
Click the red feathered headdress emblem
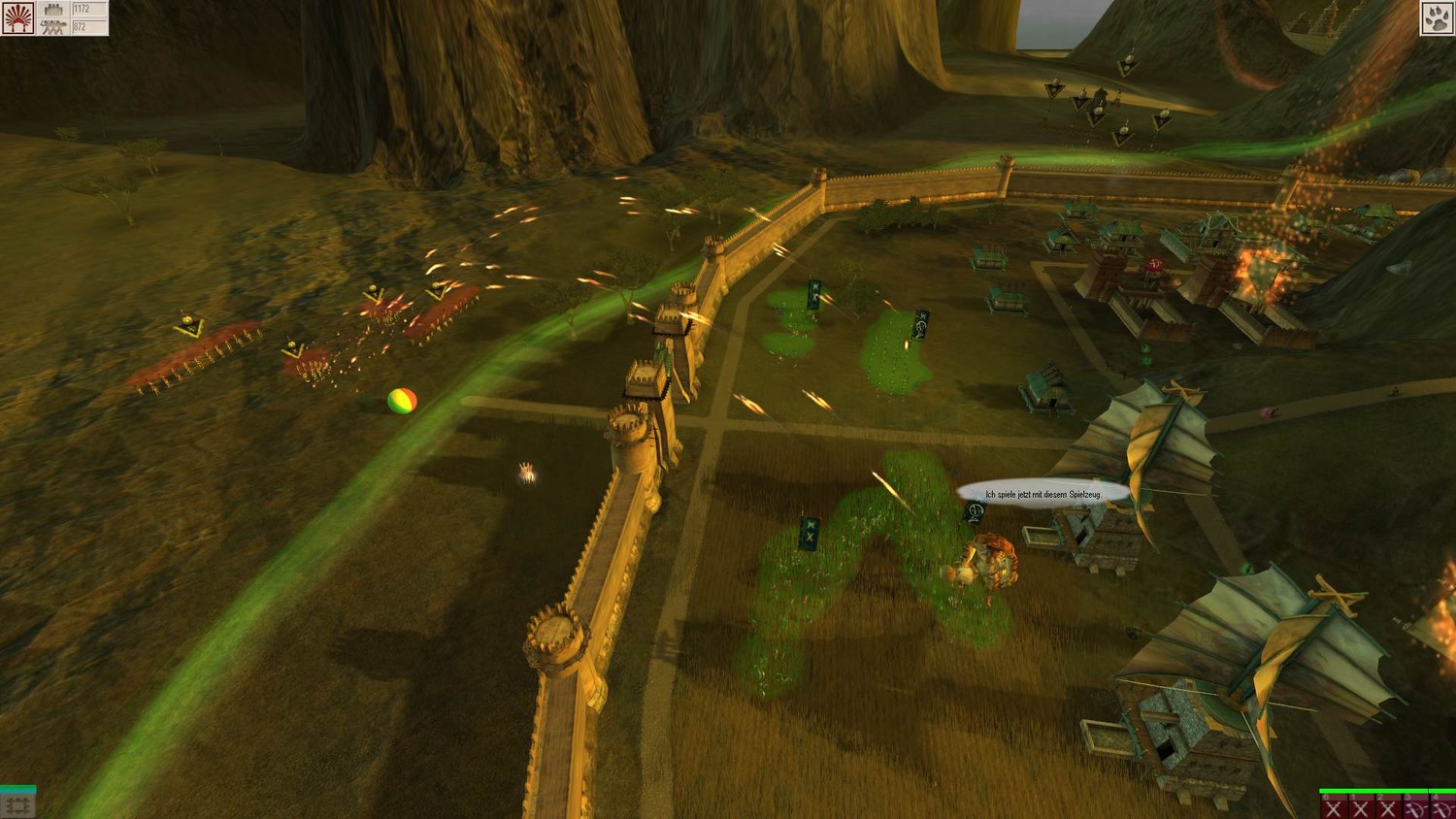point(17,18)
